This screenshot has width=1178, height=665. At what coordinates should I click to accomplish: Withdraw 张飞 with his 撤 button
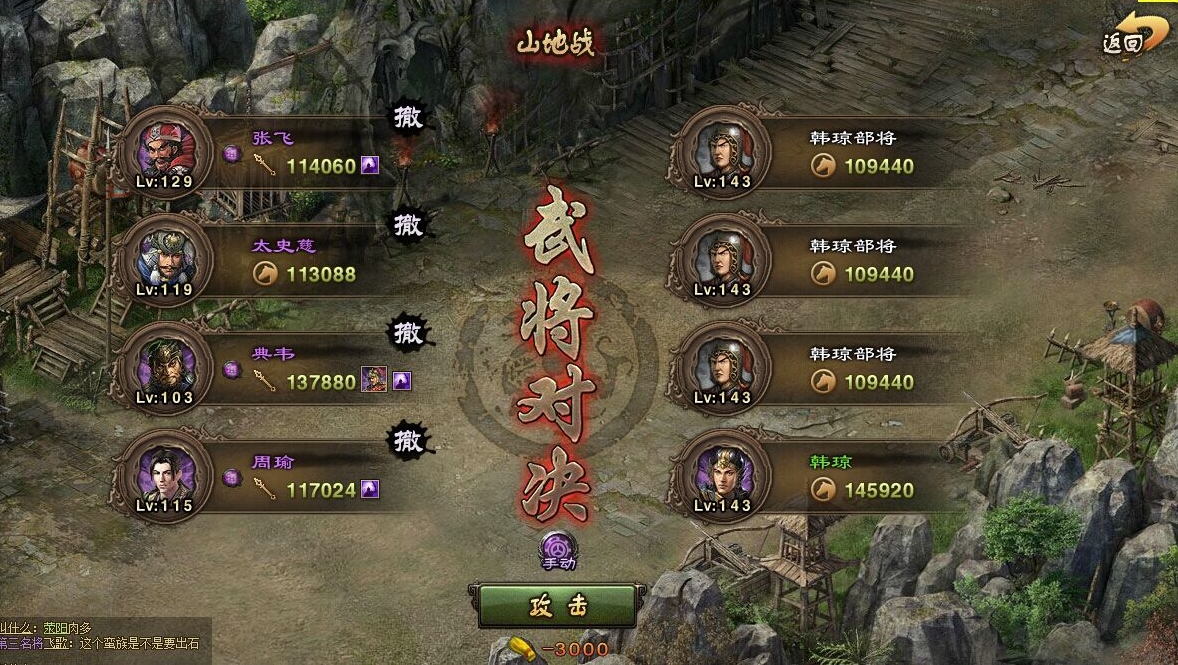tap(408, 118)
